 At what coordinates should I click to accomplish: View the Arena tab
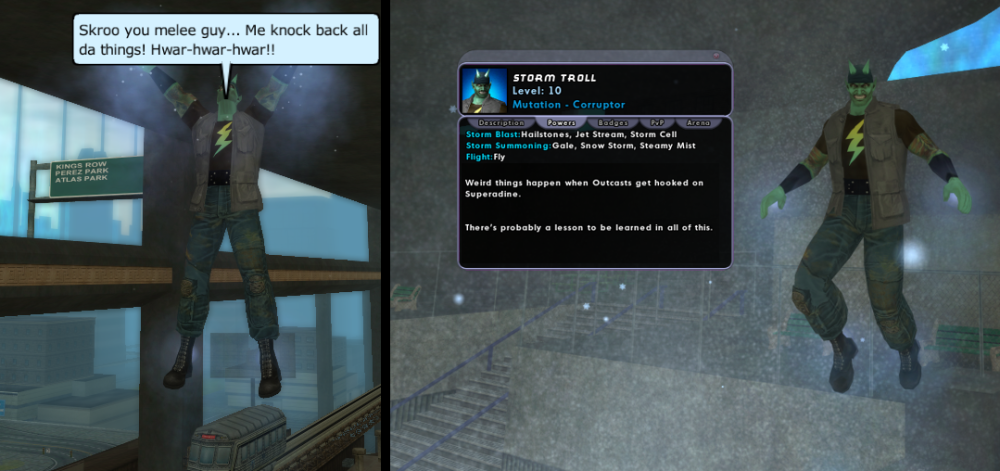[698, 123]
